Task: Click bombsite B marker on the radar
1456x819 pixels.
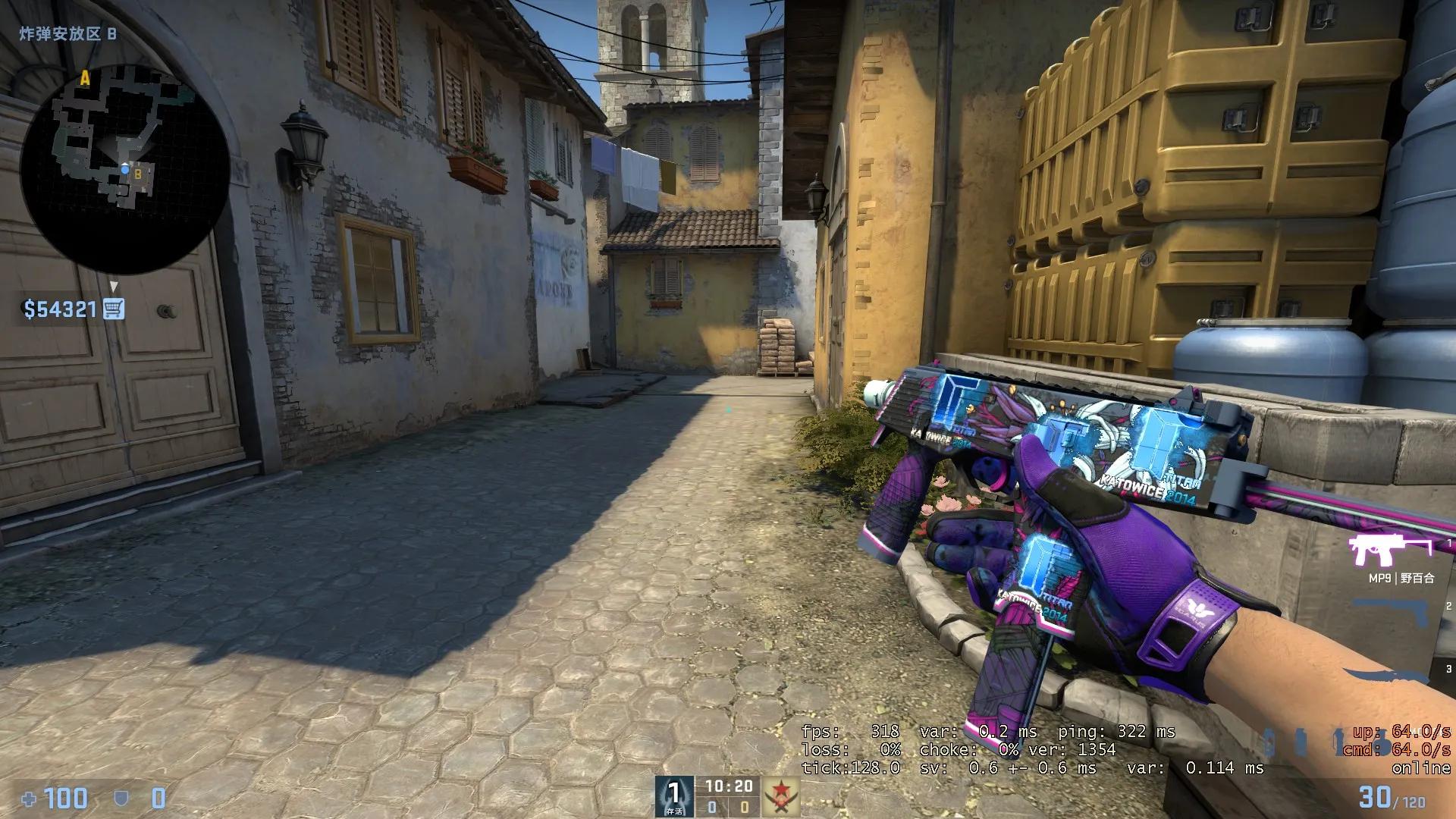Action: click(x=138, y=173)
